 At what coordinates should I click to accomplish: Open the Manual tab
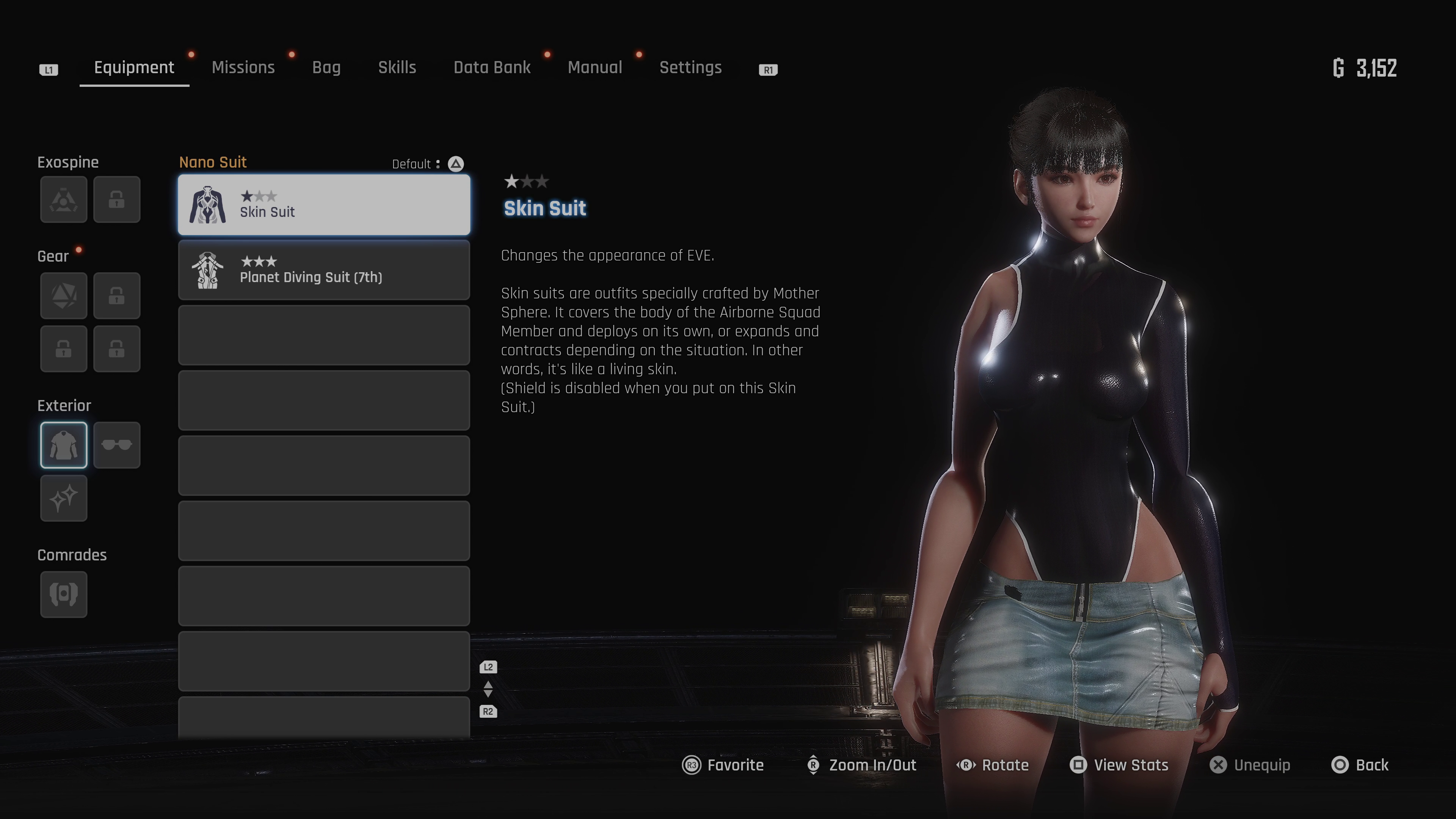point(595,68)
